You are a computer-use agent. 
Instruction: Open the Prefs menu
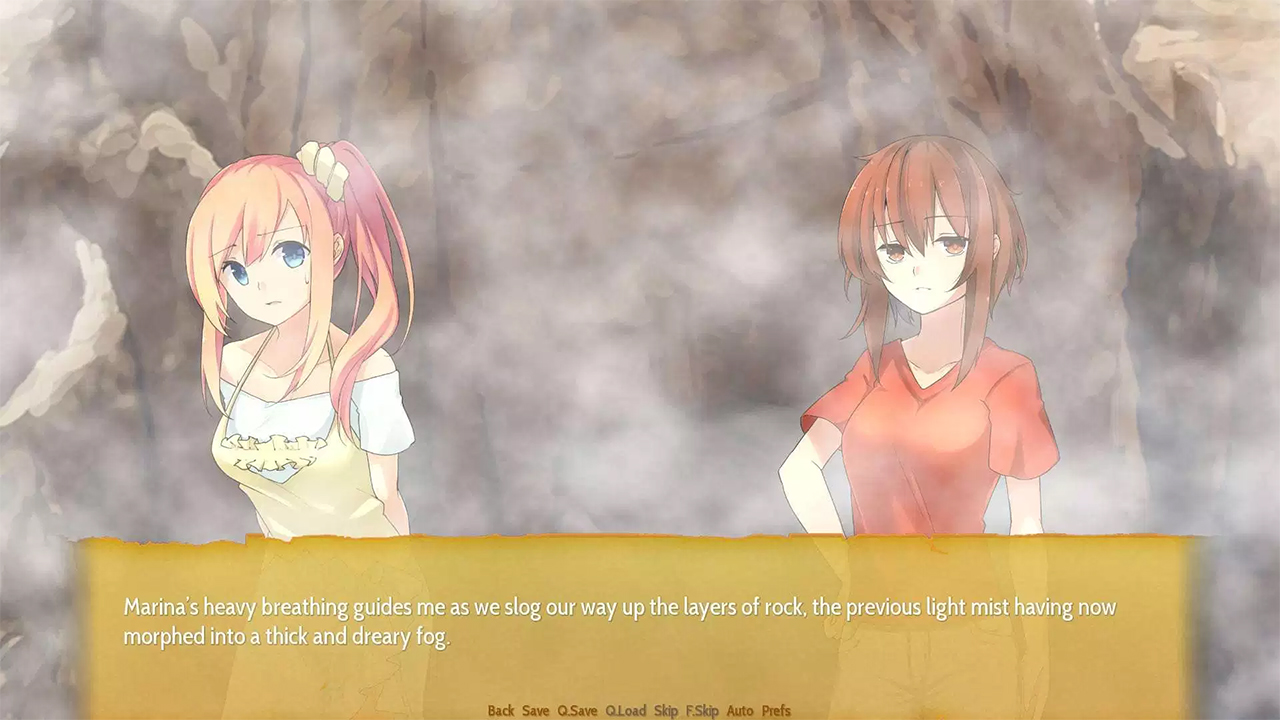(x=776, y=711)
